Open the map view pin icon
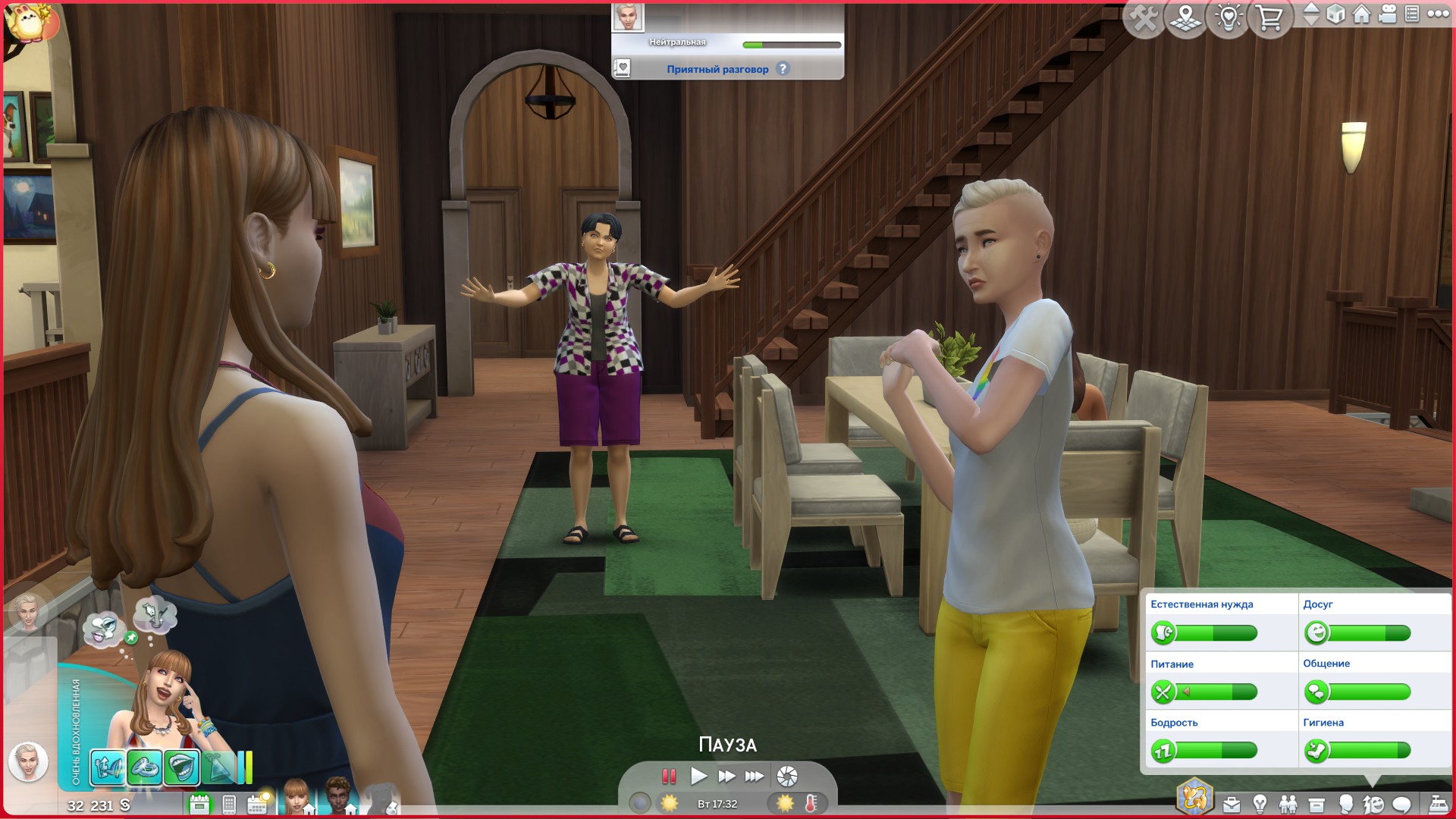The image size is (1456, 819). pyautogui.click(x=1185, y=17)
